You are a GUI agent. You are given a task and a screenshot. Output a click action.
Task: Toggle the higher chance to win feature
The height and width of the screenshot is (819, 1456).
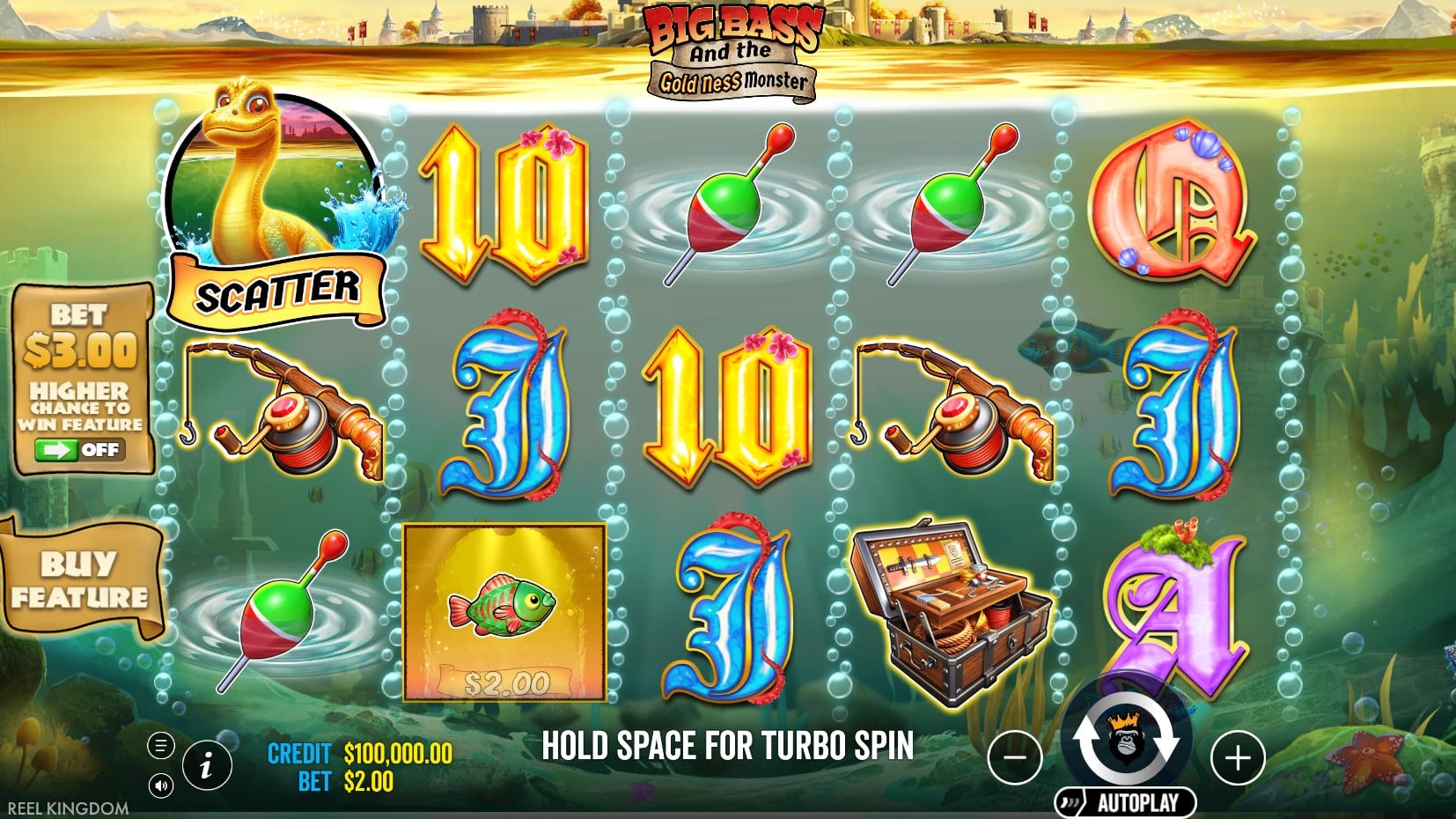(79, 450)
